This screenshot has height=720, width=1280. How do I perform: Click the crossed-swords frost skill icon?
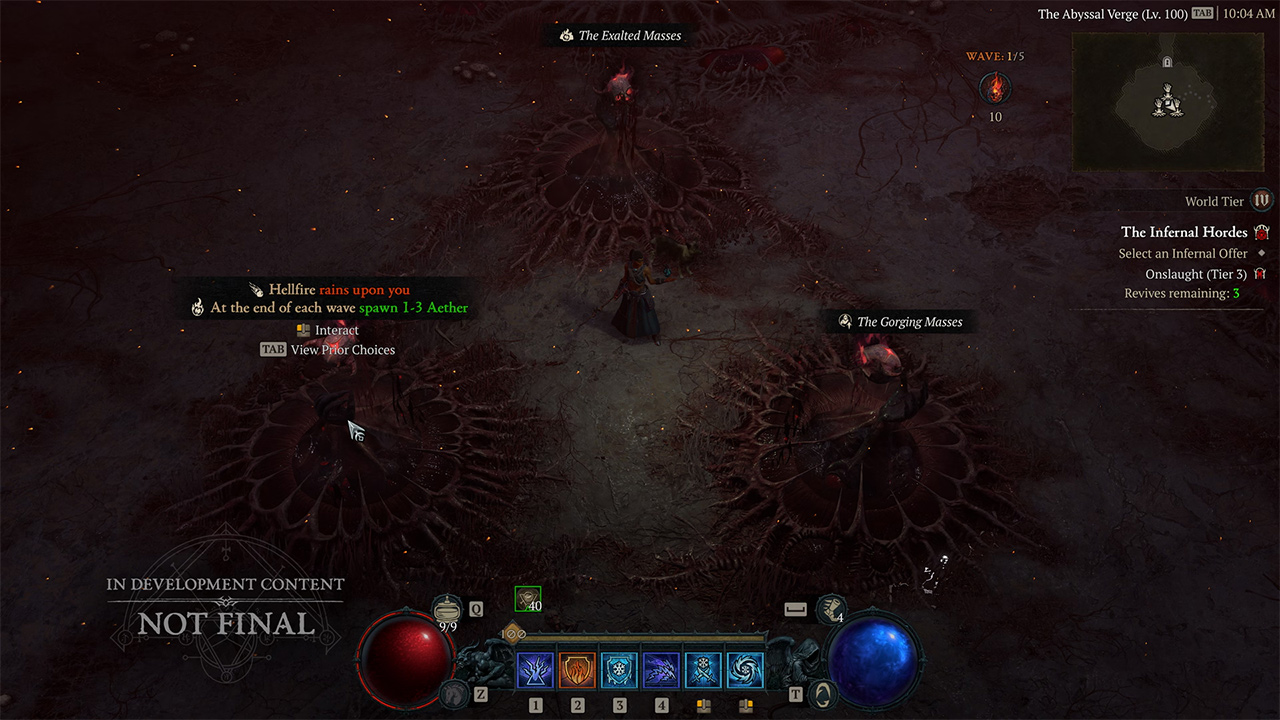(x=703, y=670)
